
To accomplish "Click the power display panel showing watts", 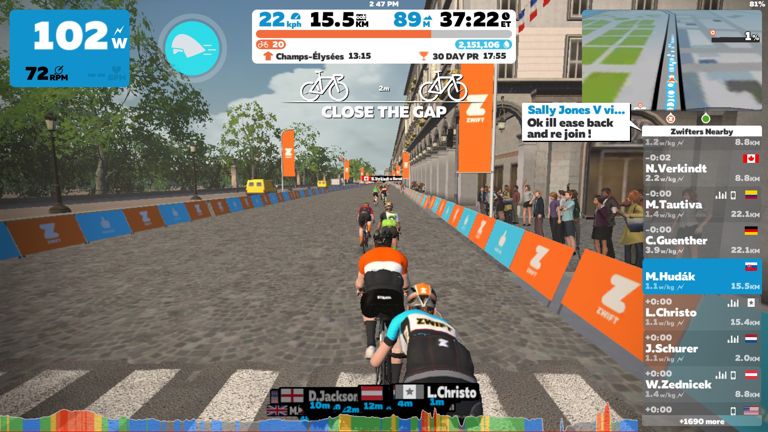I will 70,47.
